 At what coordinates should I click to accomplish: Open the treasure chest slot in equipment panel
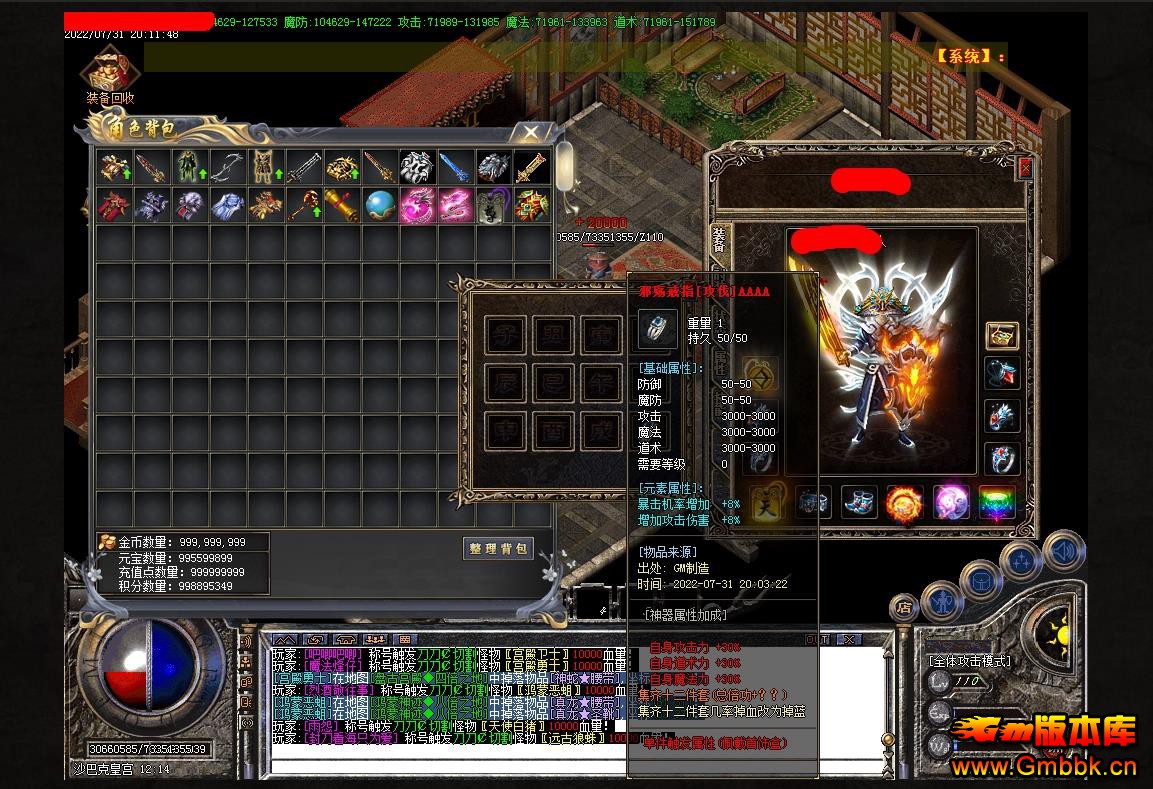pyautogui.click(x=1002, y=336)
